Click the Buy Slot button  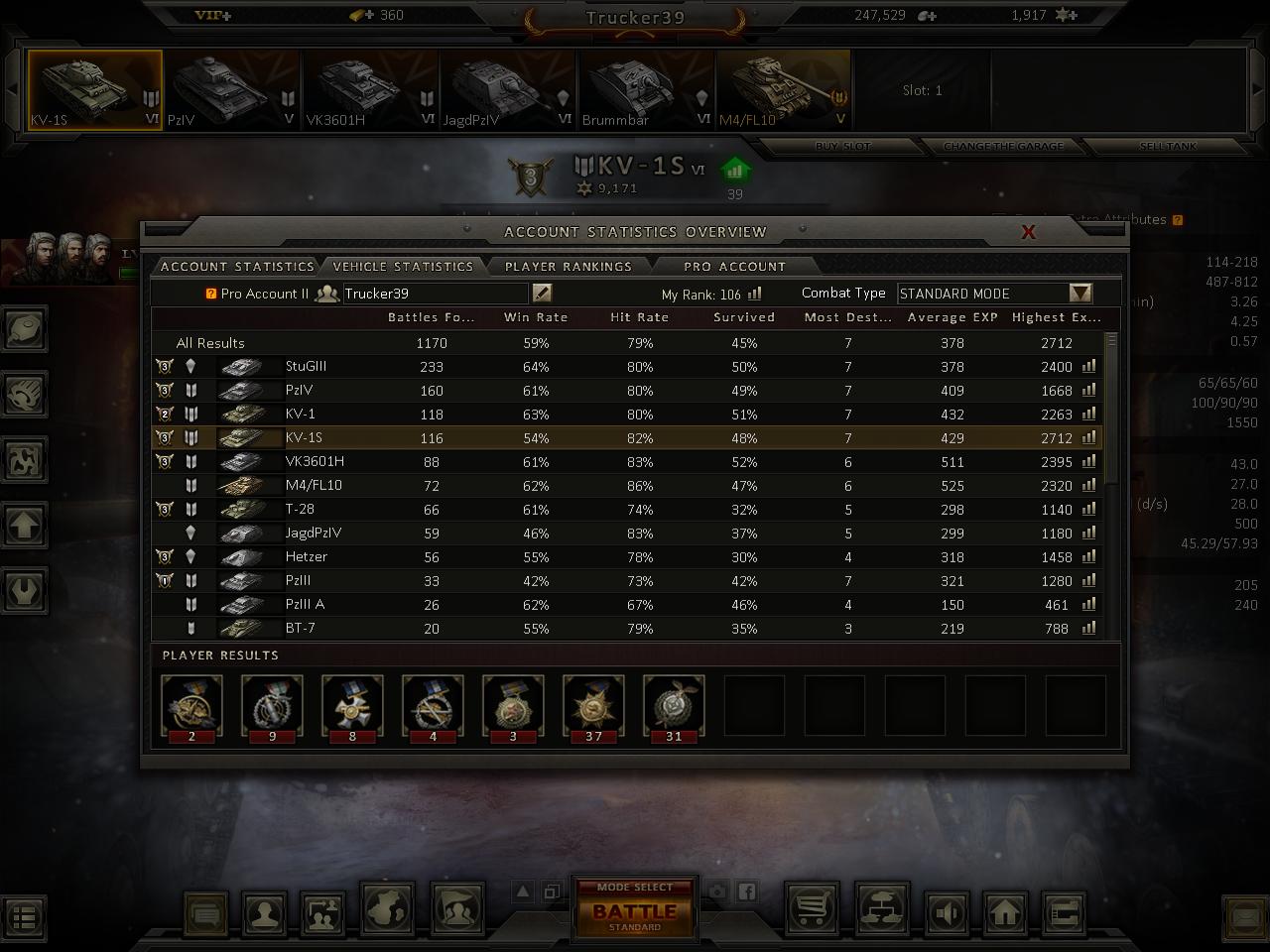842,147
